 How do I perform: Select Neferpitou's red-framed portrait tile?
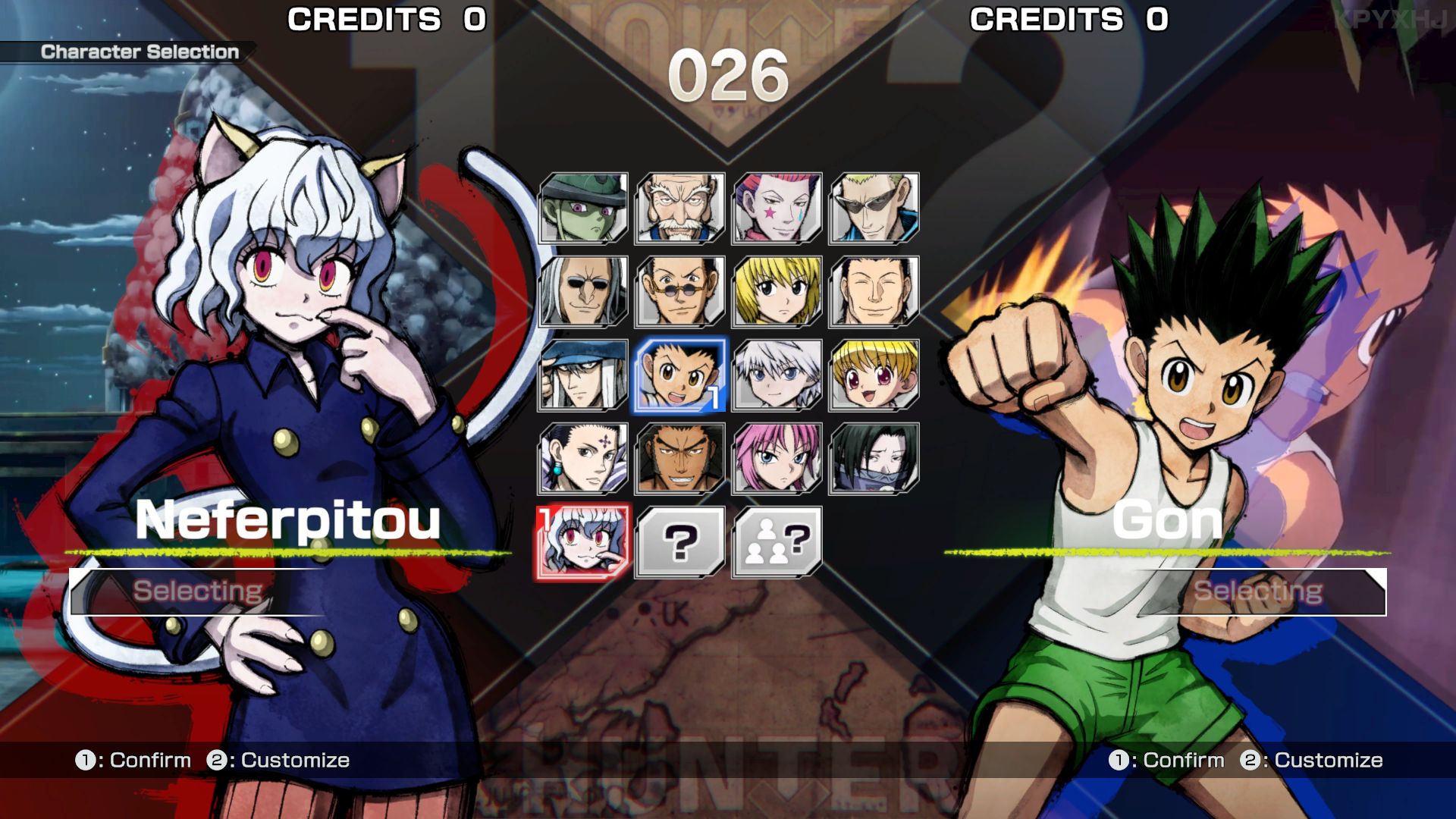583,541
